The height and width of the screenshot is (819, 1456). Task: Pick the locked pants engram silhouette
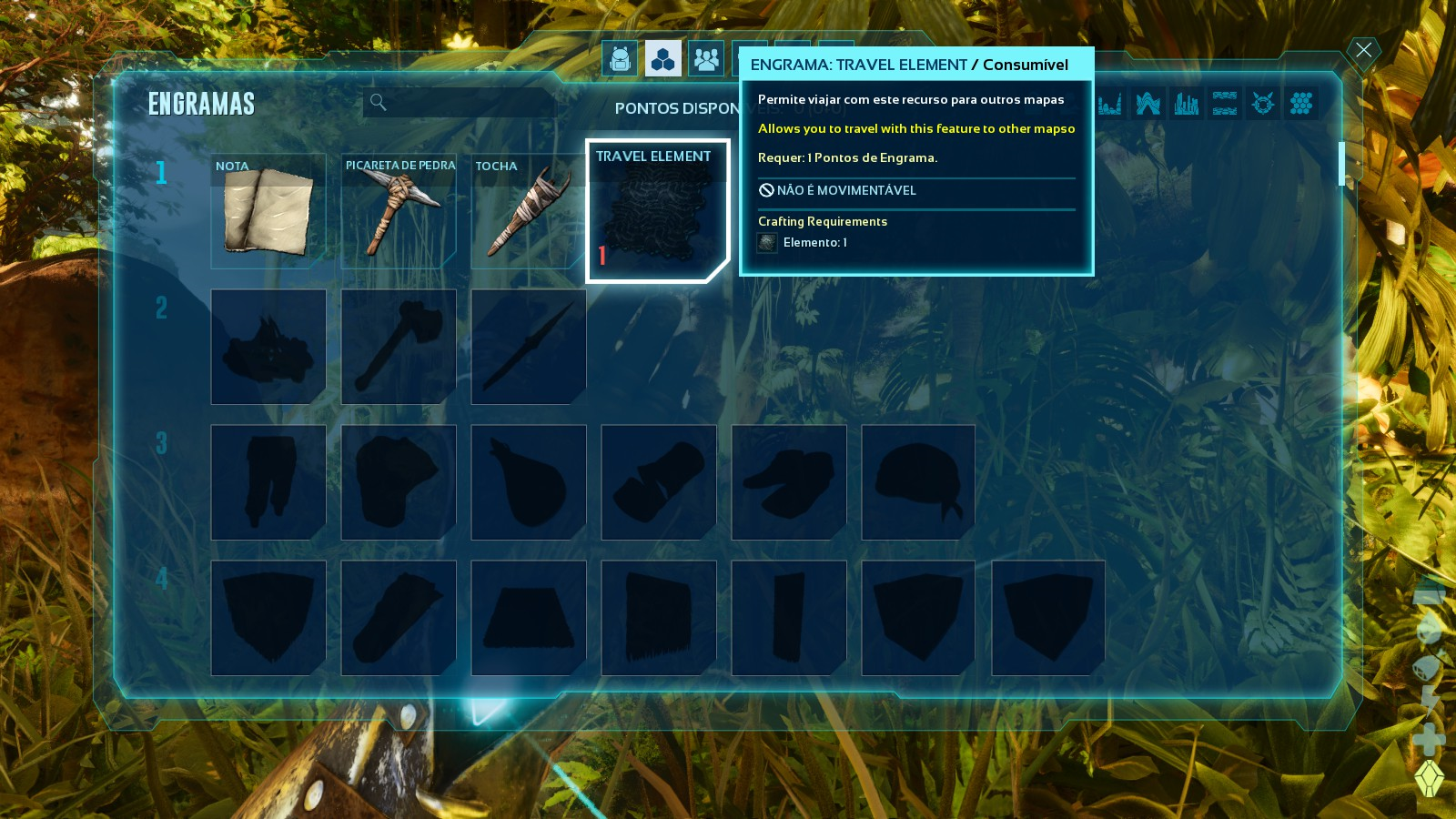pyautogui.click(x=268, y=482)
